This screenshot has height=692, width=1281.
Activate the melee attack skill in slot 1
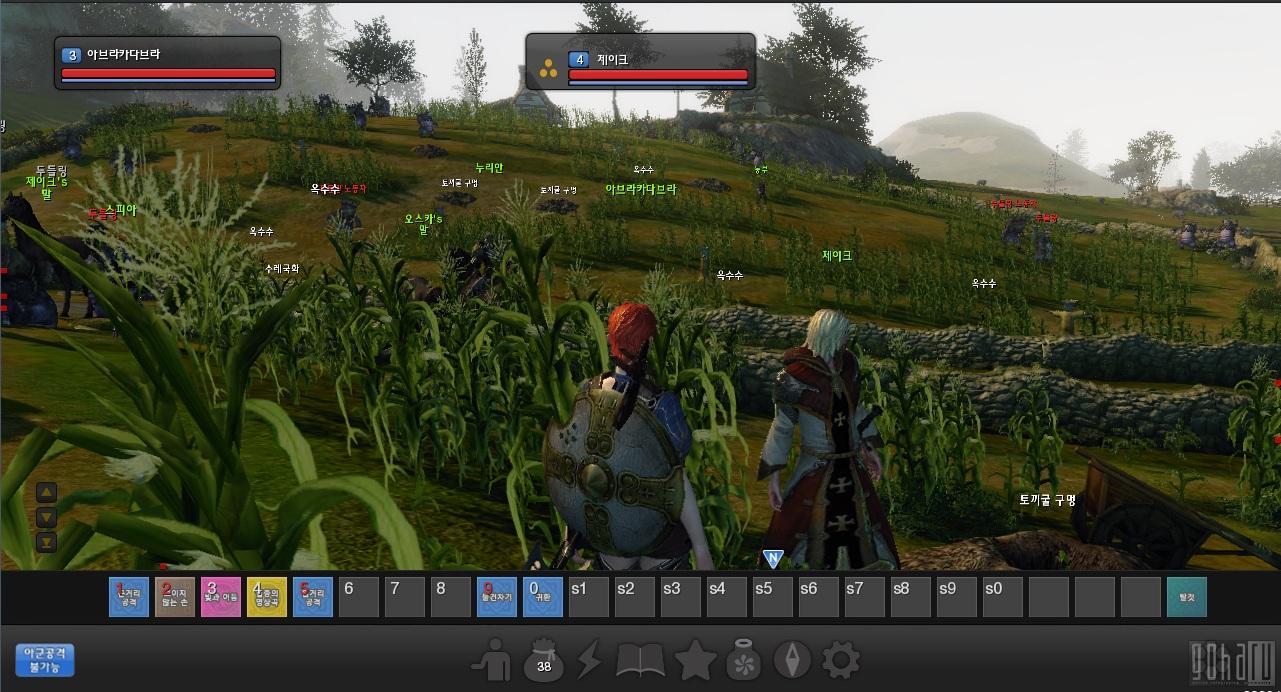pos(129,597)
